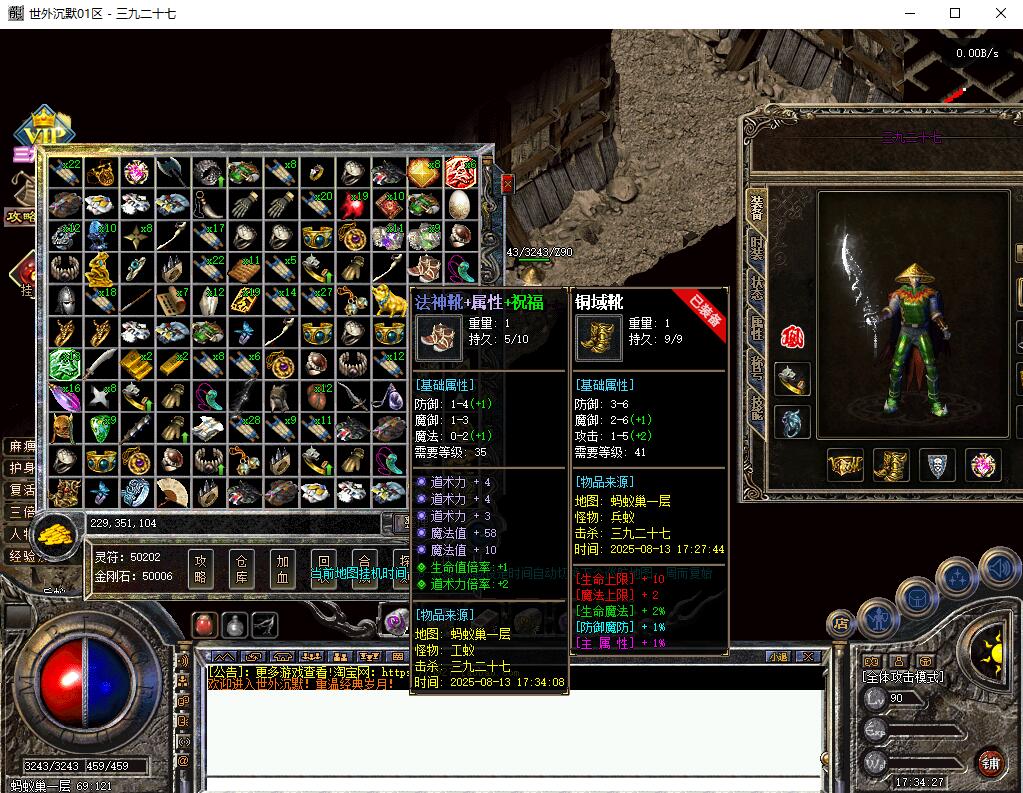Click the 仓库 warehouse button
Image resolution: width=1023 pixels, height=793 pixels.
(x=240, y=569)
